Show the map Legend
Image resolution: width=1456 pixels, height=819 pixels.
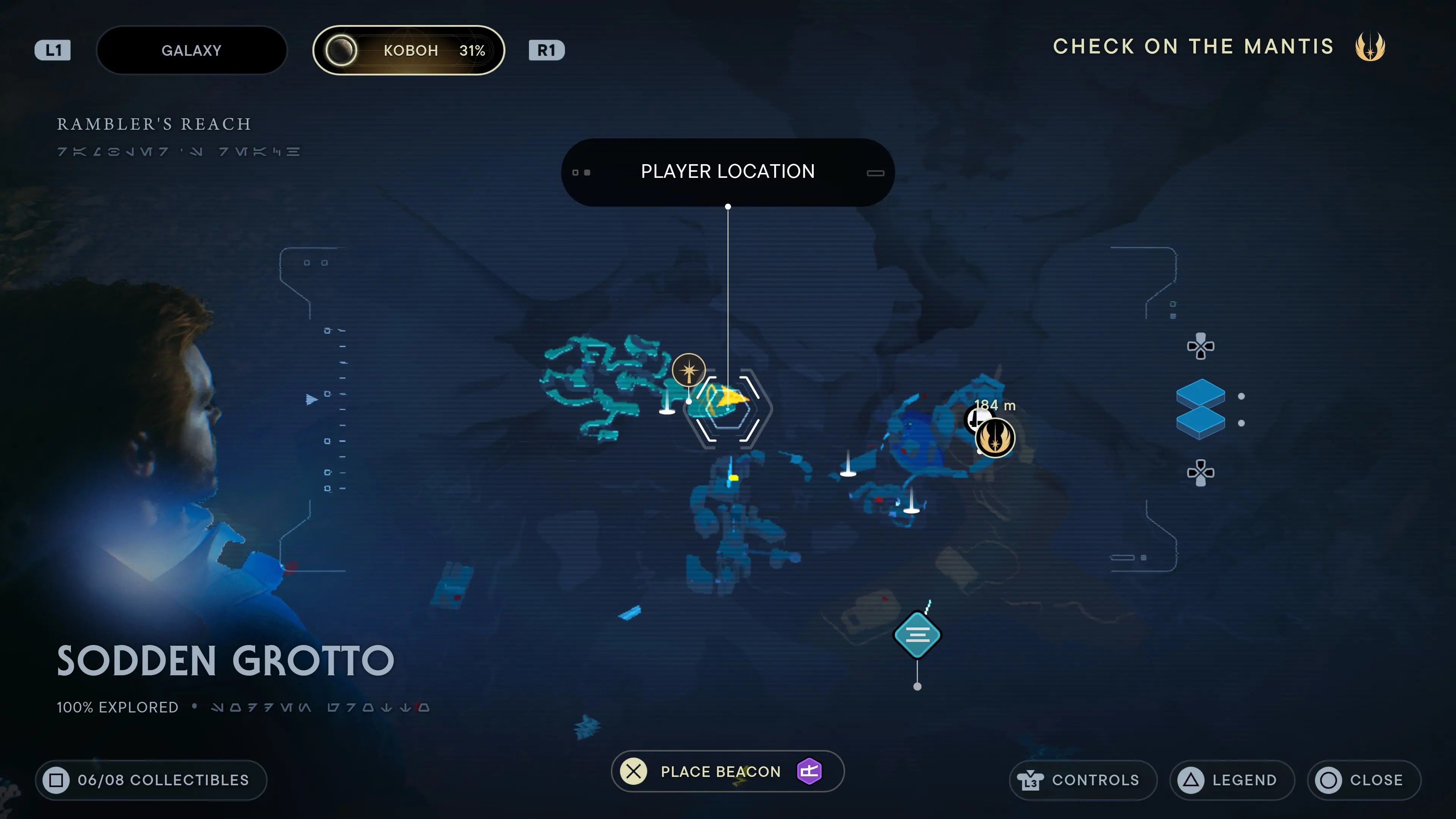click(1232, 780)
